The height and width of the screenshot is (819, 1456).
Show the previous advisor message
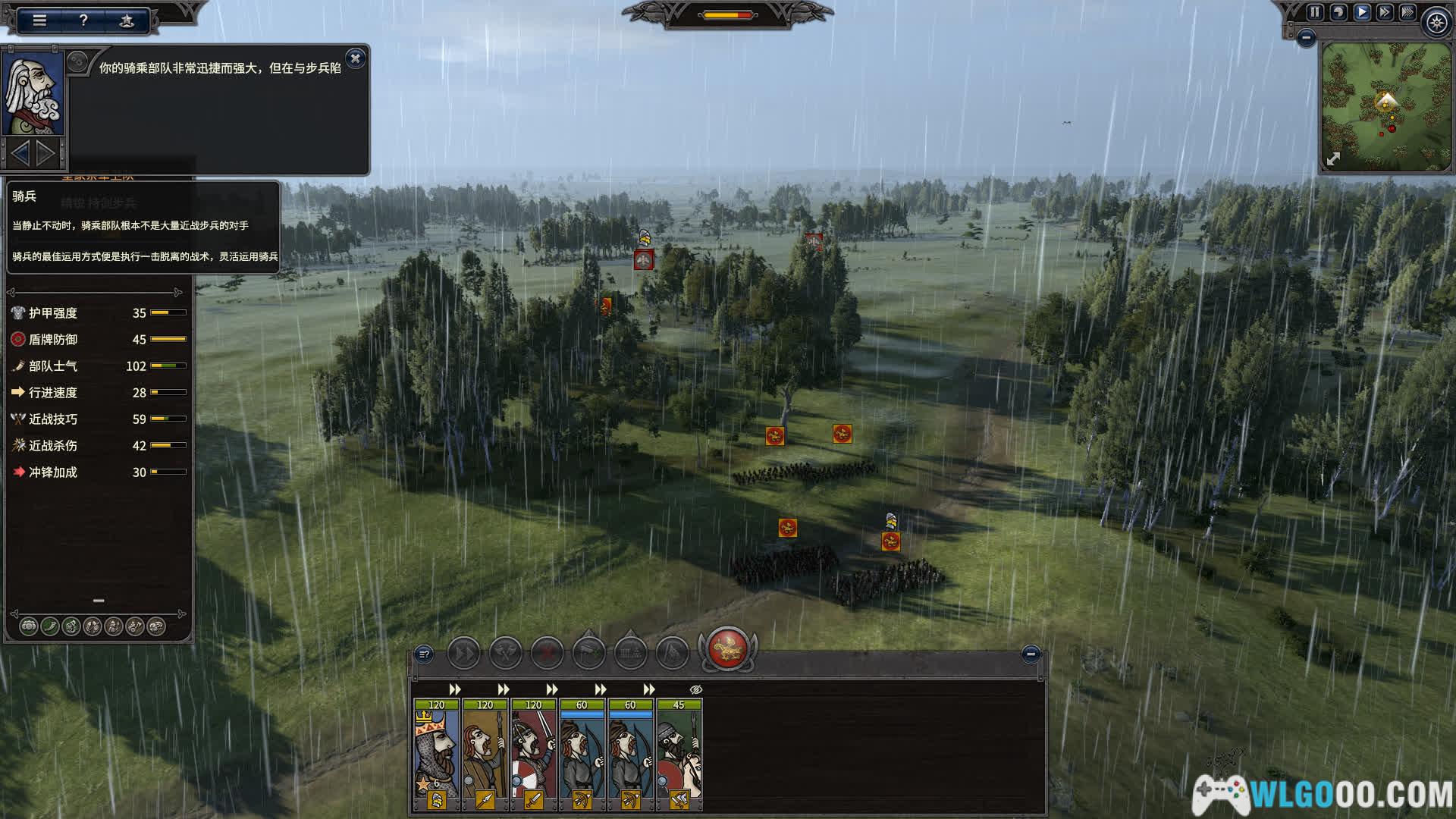click(x=20, y=154)
